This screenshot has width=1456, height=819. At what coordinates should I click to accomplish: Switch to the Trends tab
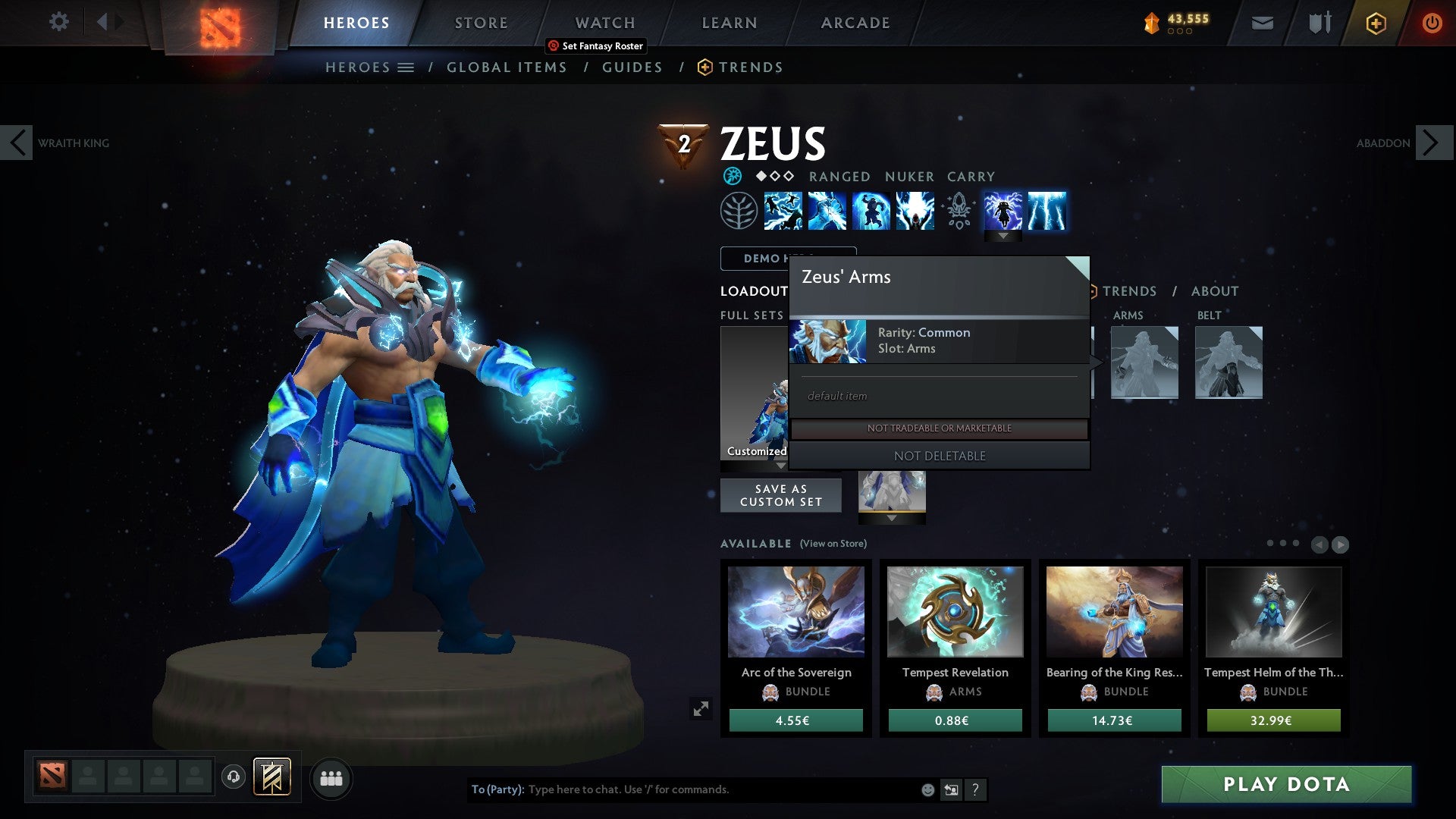751,67
